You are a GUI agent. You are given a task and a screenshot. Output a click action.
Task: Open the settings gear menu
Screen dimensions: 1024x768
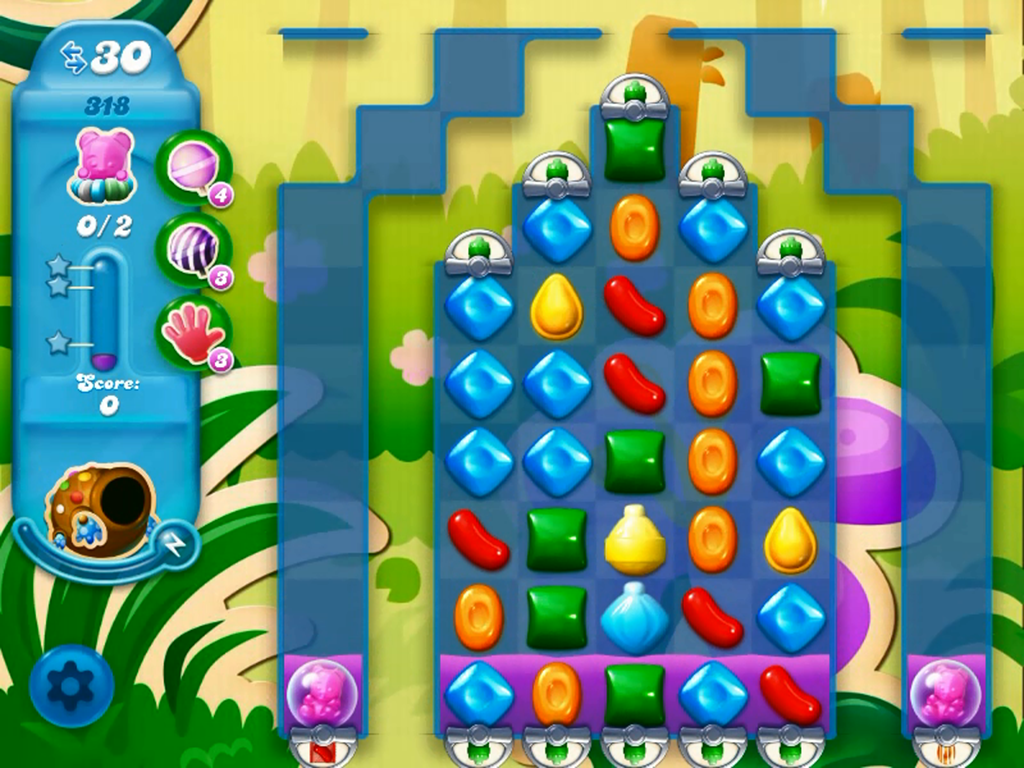tap(71, 685)
